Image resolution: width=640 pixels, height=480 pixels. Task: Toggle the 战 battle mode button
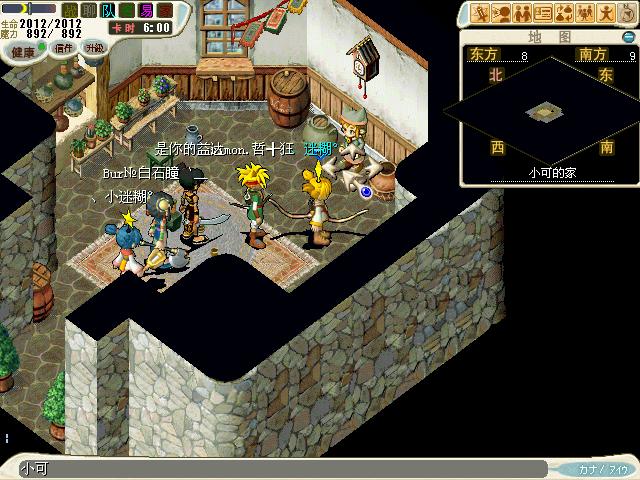pos(70,9)
